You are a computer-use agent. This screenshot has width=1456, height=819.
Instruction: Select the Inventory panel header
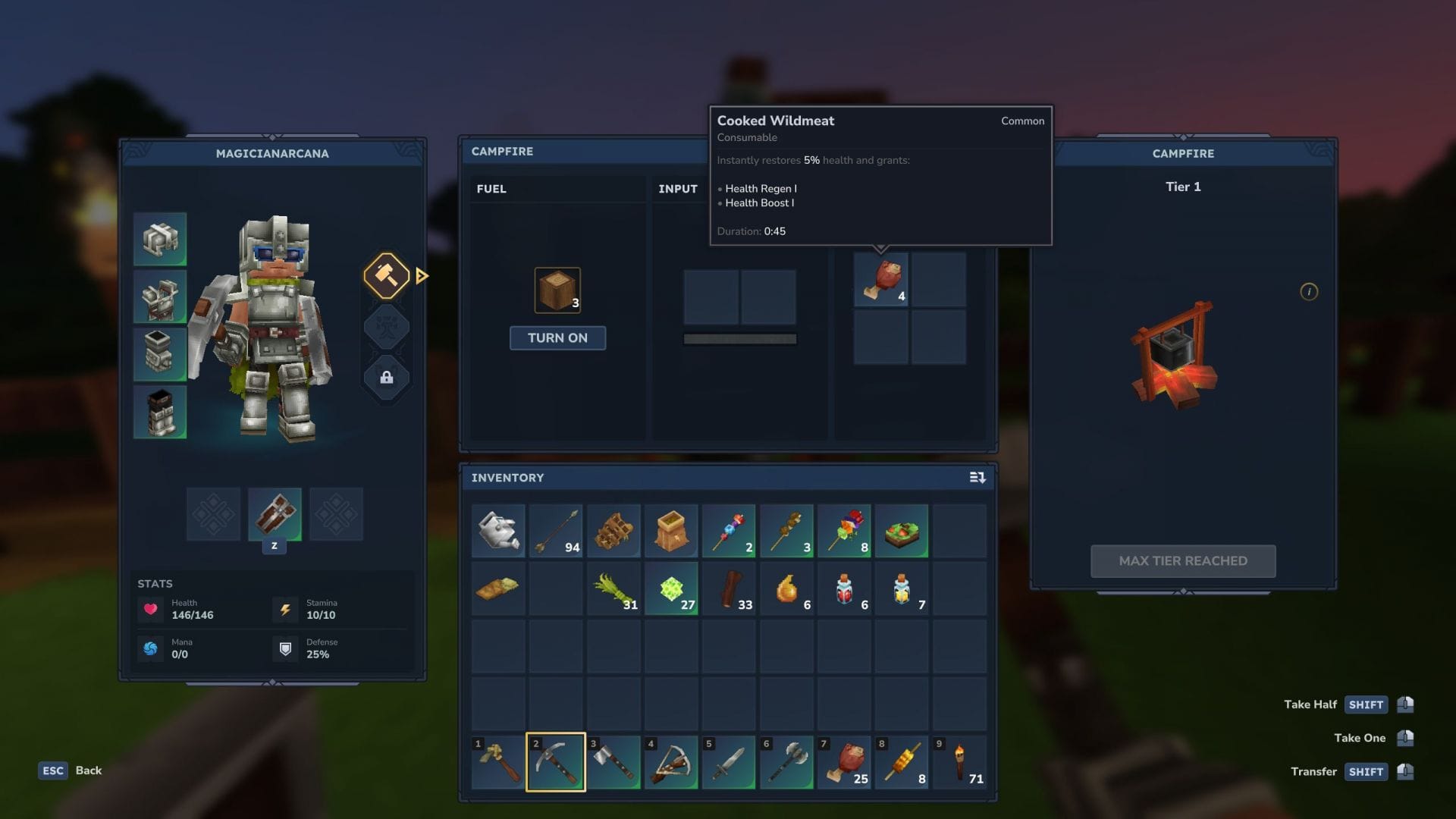tap(508, 478)
